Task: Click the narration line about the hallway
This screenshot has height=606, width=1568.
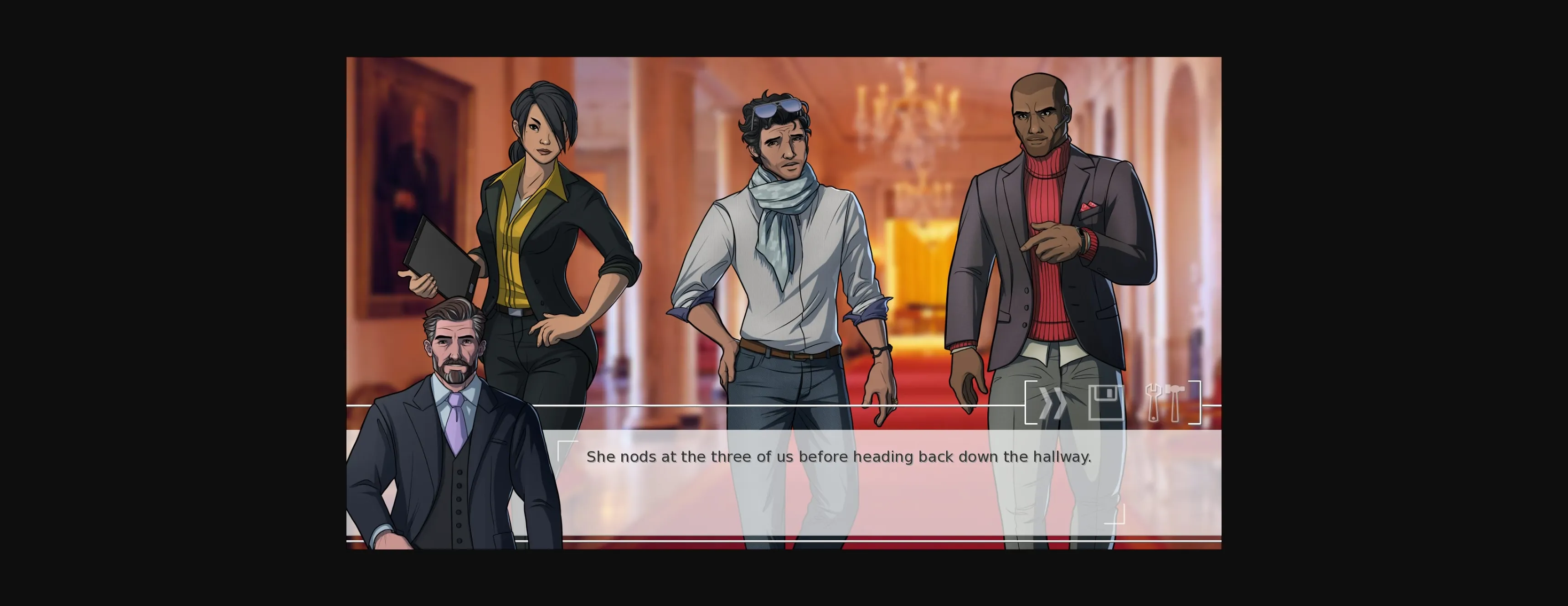Action: [x=840, y=456]
